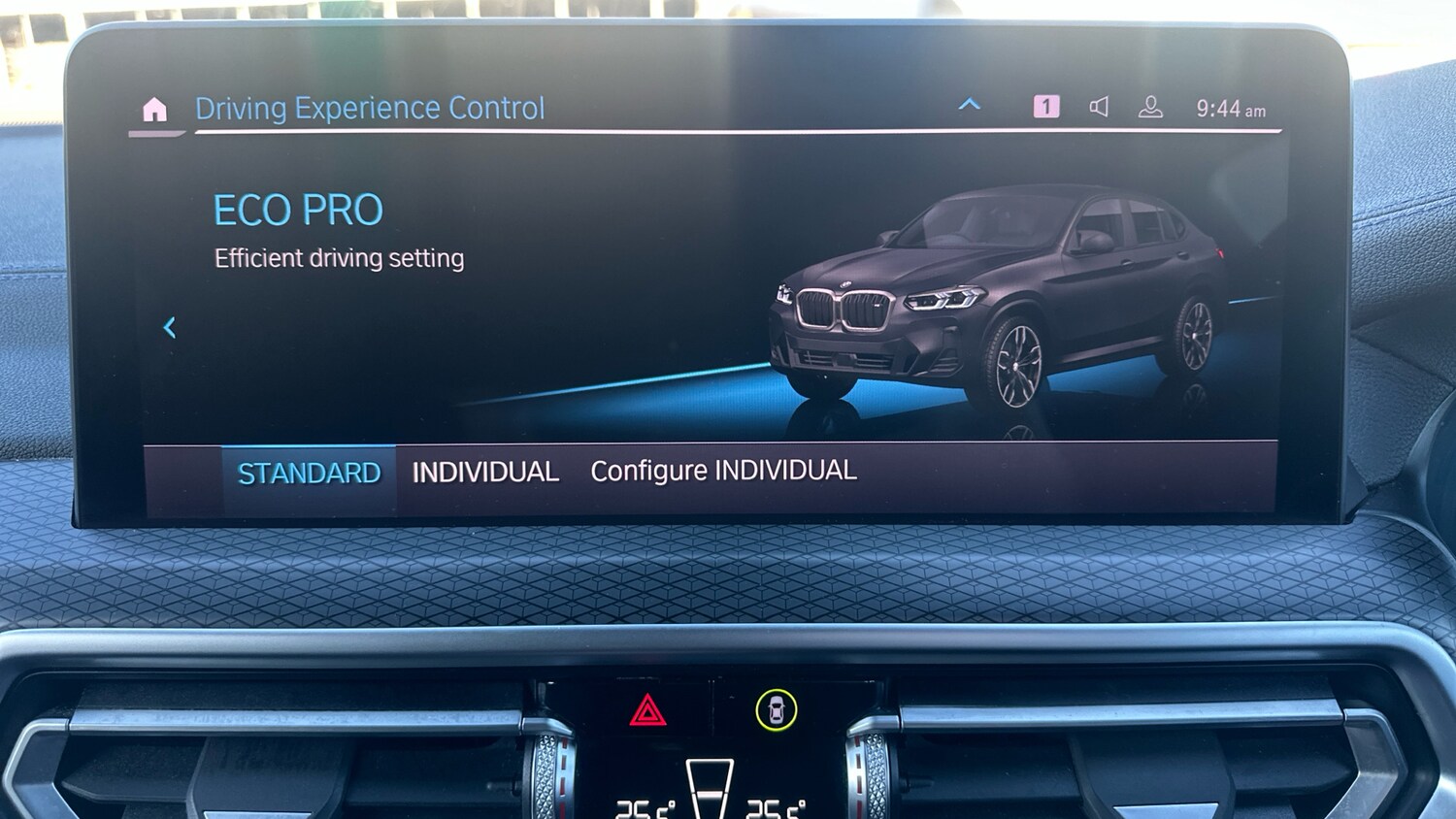
Task: Open the driver profile icon
Action: click(1151, 107)
